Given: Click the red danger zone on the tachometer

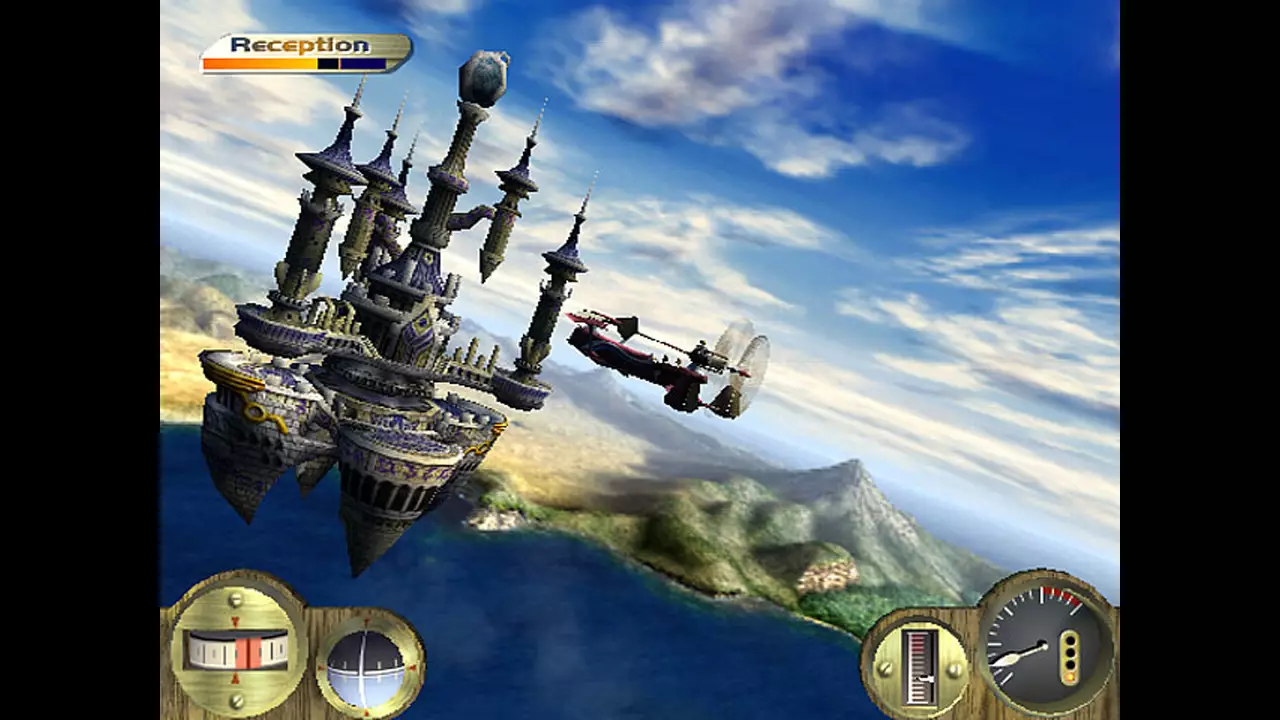Looking at the screenshot, I should coord(1059,595).
